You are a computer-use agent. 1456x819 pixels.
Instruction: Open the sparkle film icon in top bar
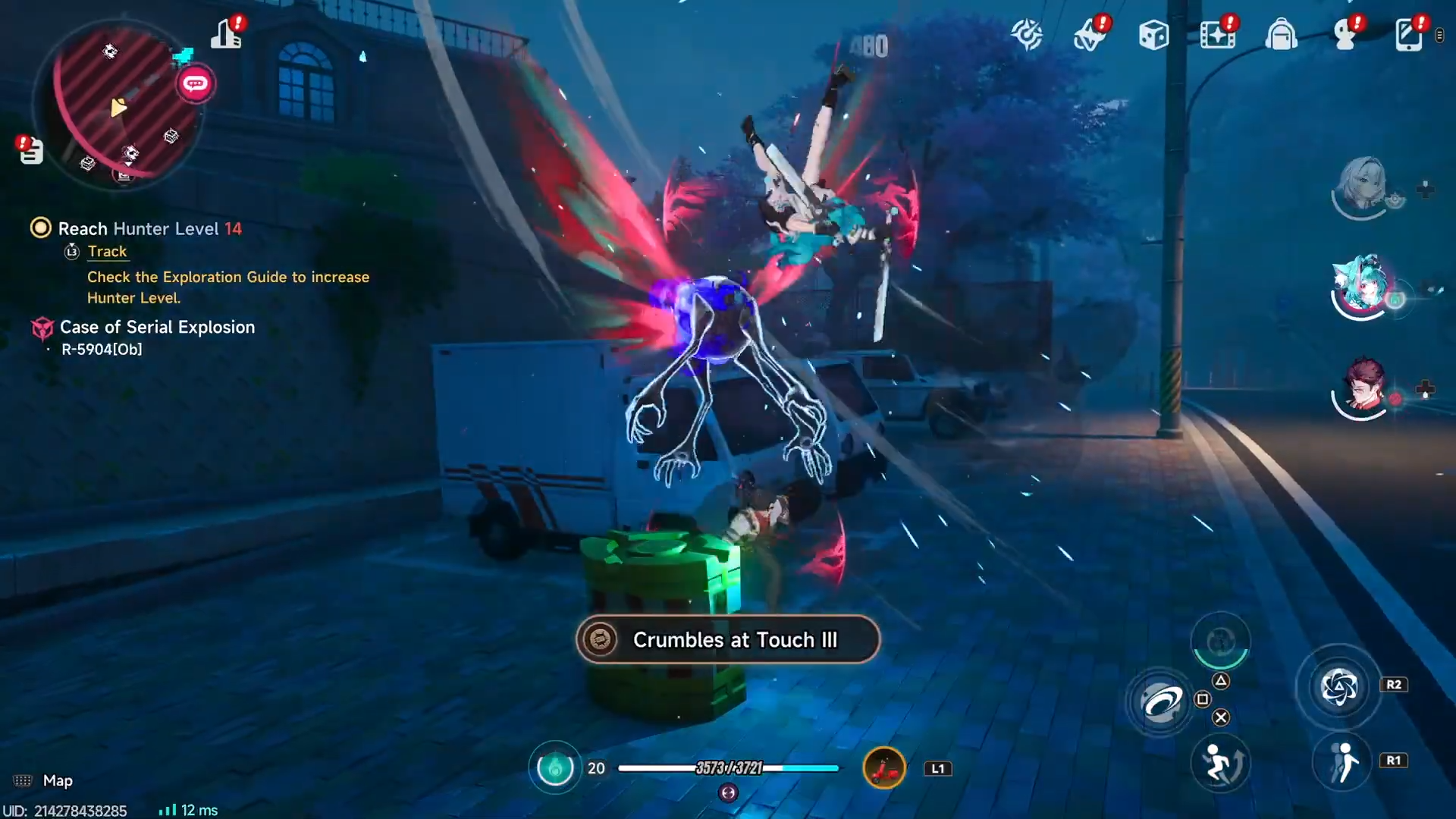click(1217, 35)
